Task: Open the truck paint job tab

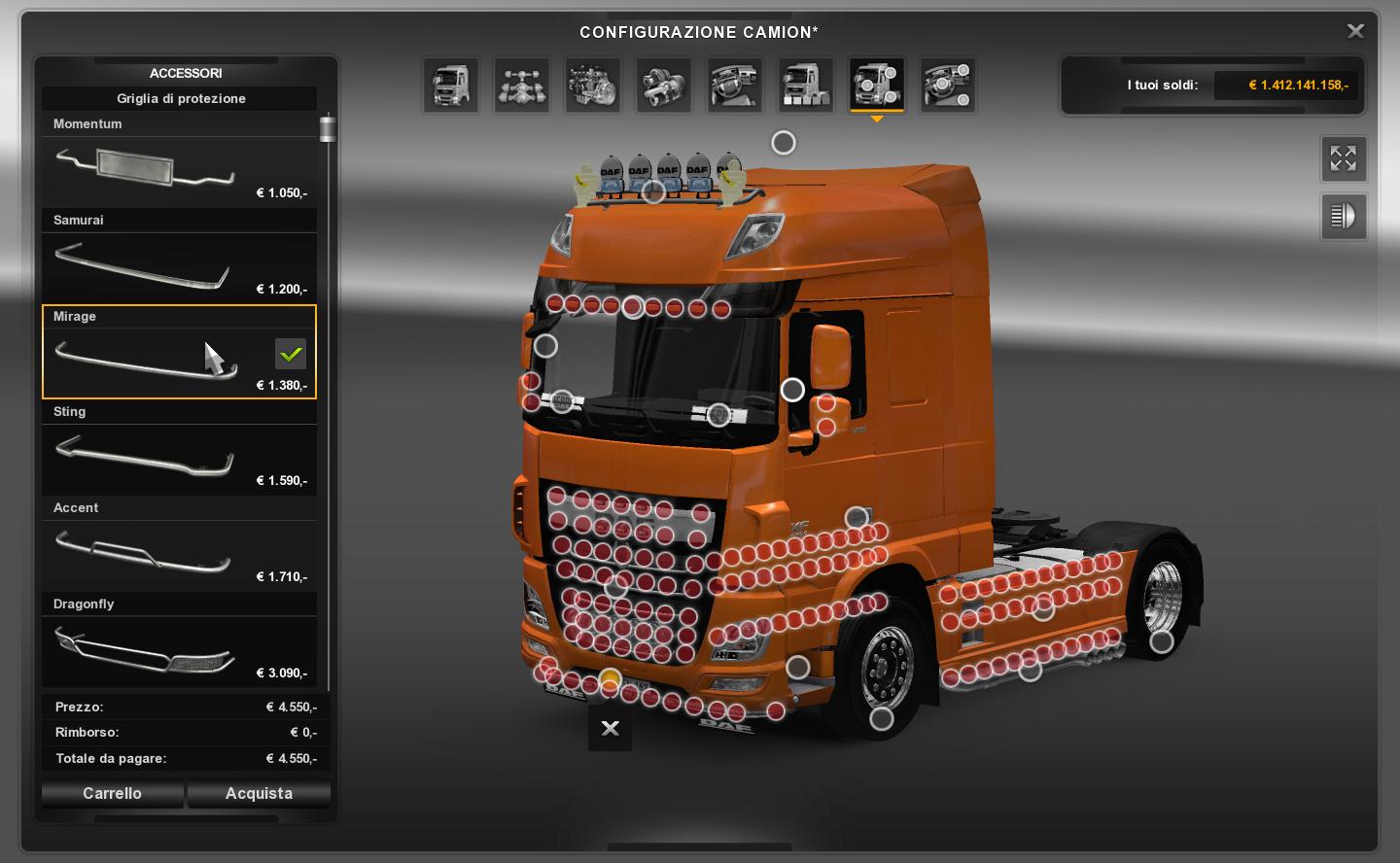Action: [805, 85]
